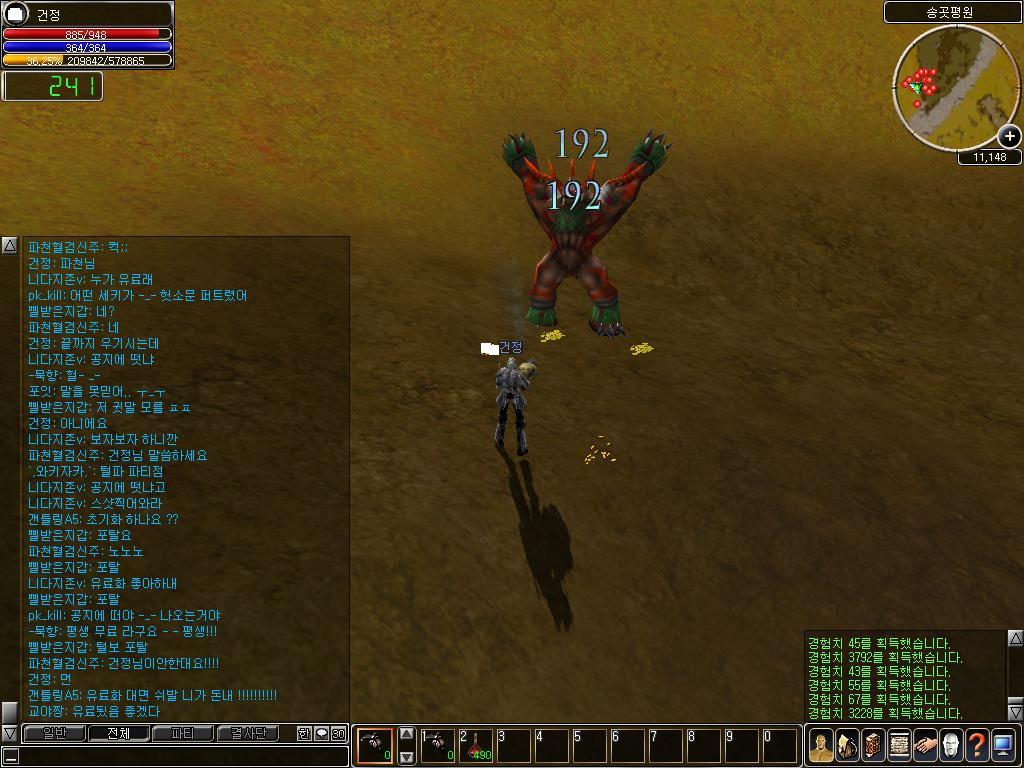This screenshot has height=768, width=1024.
Task: Click the speech bubble chat button
Action: [x=321, y=734]
